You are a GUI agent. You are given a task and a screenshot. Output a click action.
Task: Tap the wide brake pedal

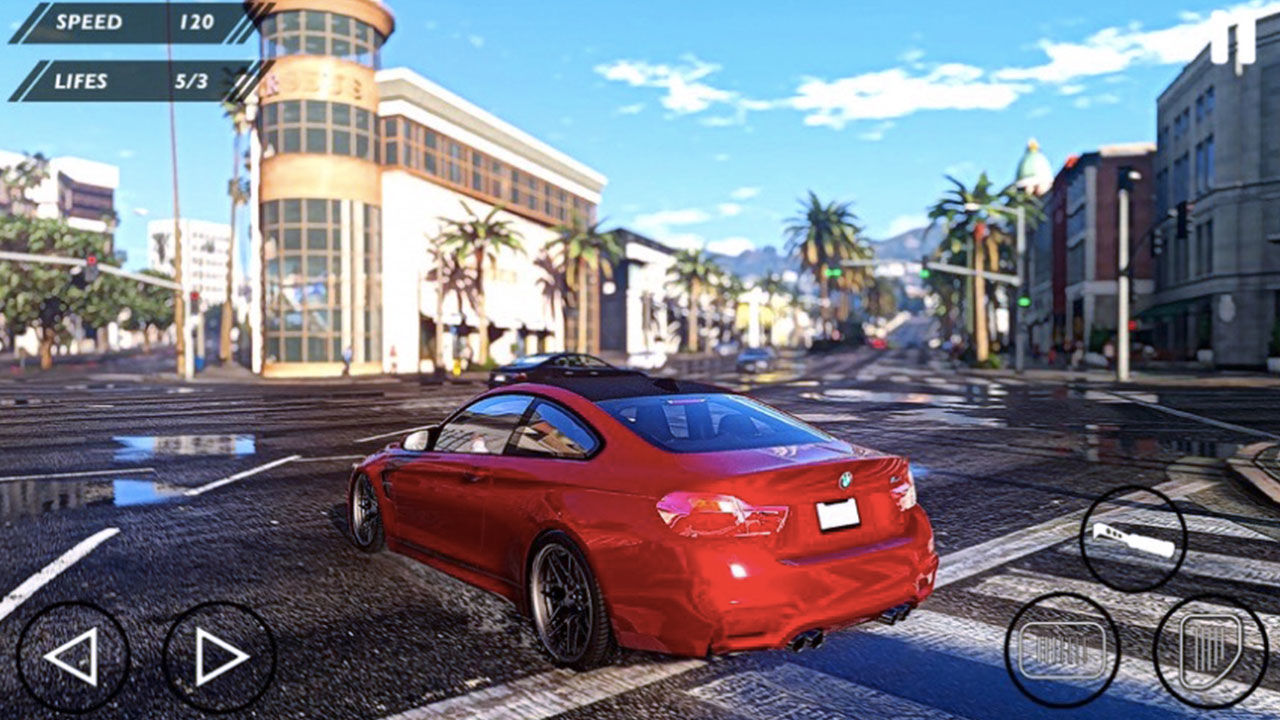tap(1062, 650)
